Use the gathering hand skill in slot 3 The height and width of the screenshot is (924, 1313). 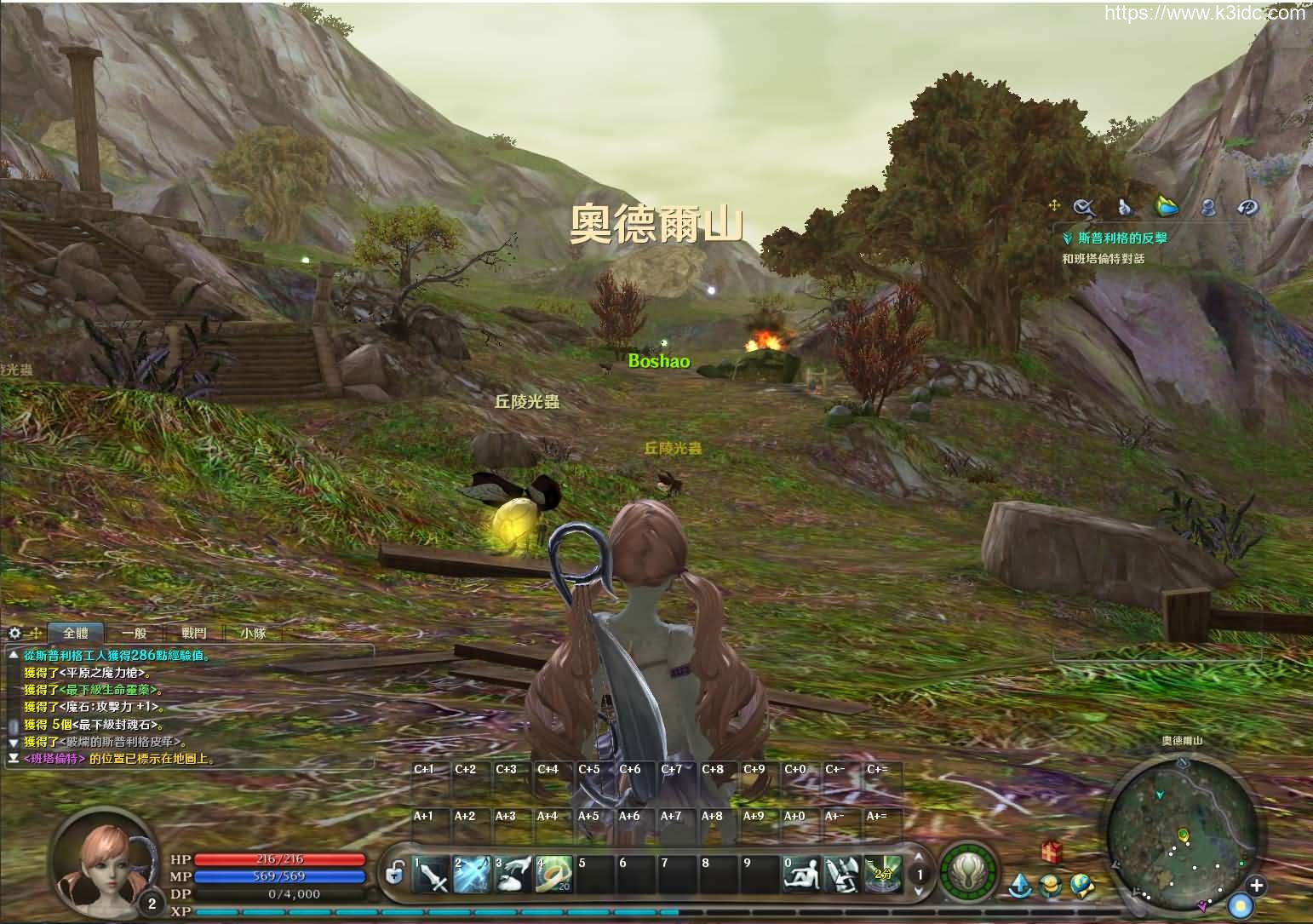click(513, 874)
